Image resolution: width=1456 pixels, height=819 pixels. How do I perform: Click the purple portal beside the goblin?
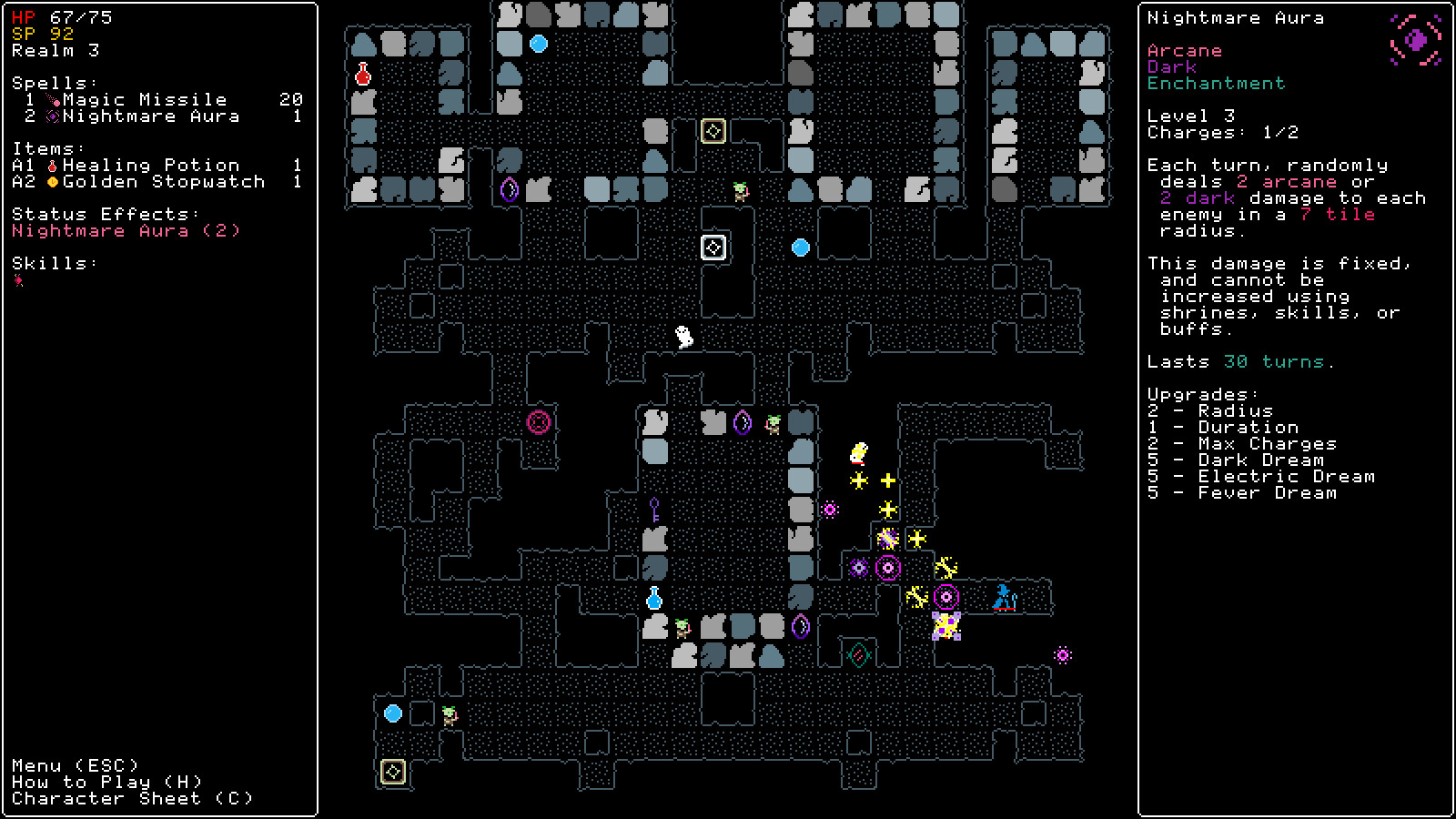coord(742,420)
